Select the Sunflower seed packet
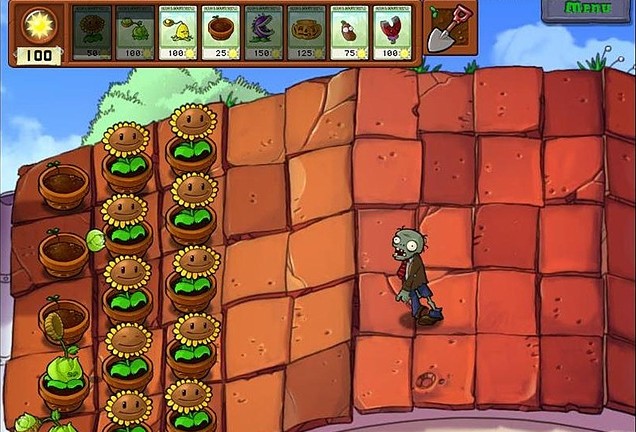The width and height of the screenshot is (636, 432). pos(92,32)
